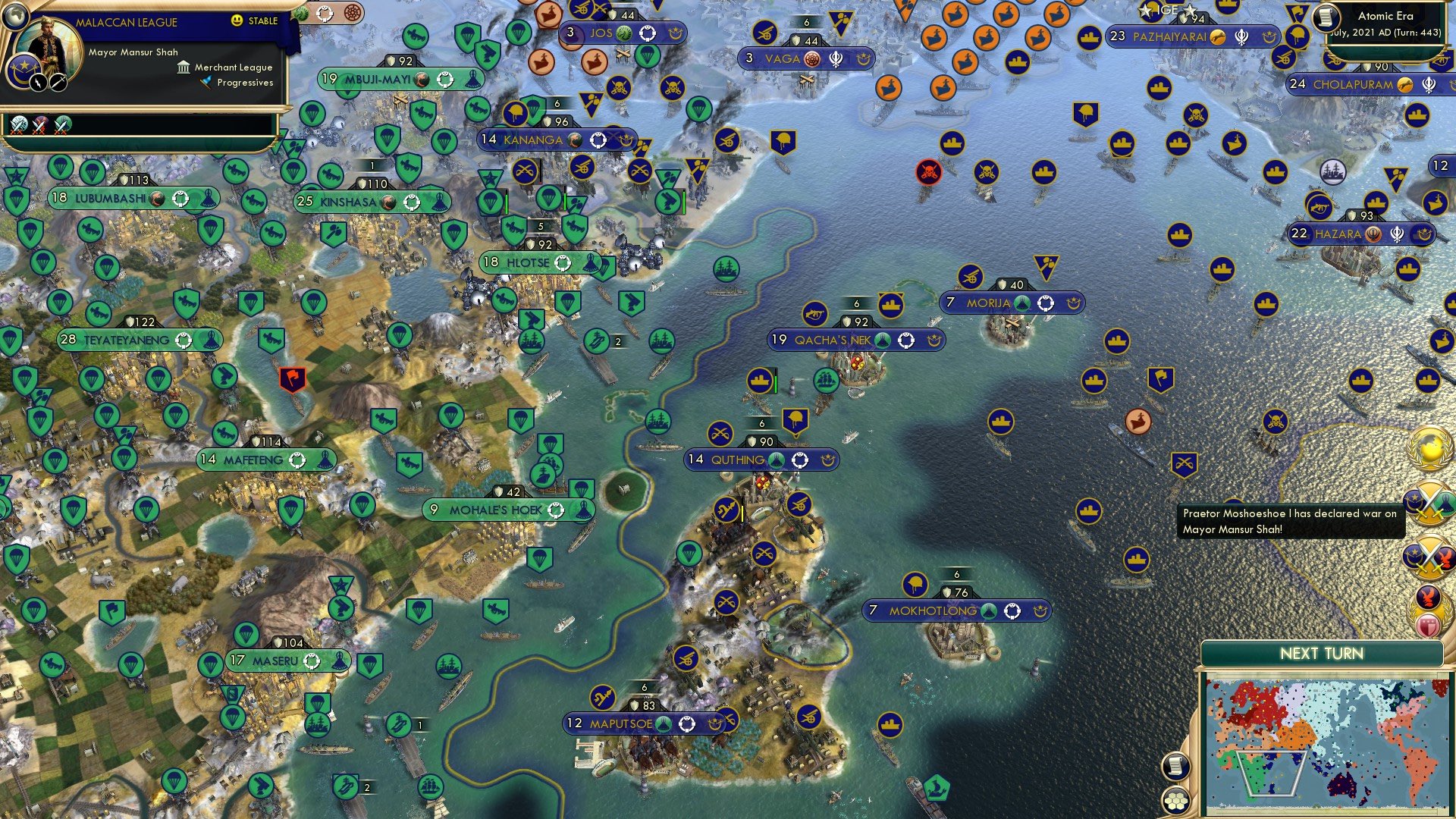Screen dimensions: 1456x819
Task: Toggle the strategic view globe in the top-left corner
Action: pyautogui.click(x=15, y=17)
